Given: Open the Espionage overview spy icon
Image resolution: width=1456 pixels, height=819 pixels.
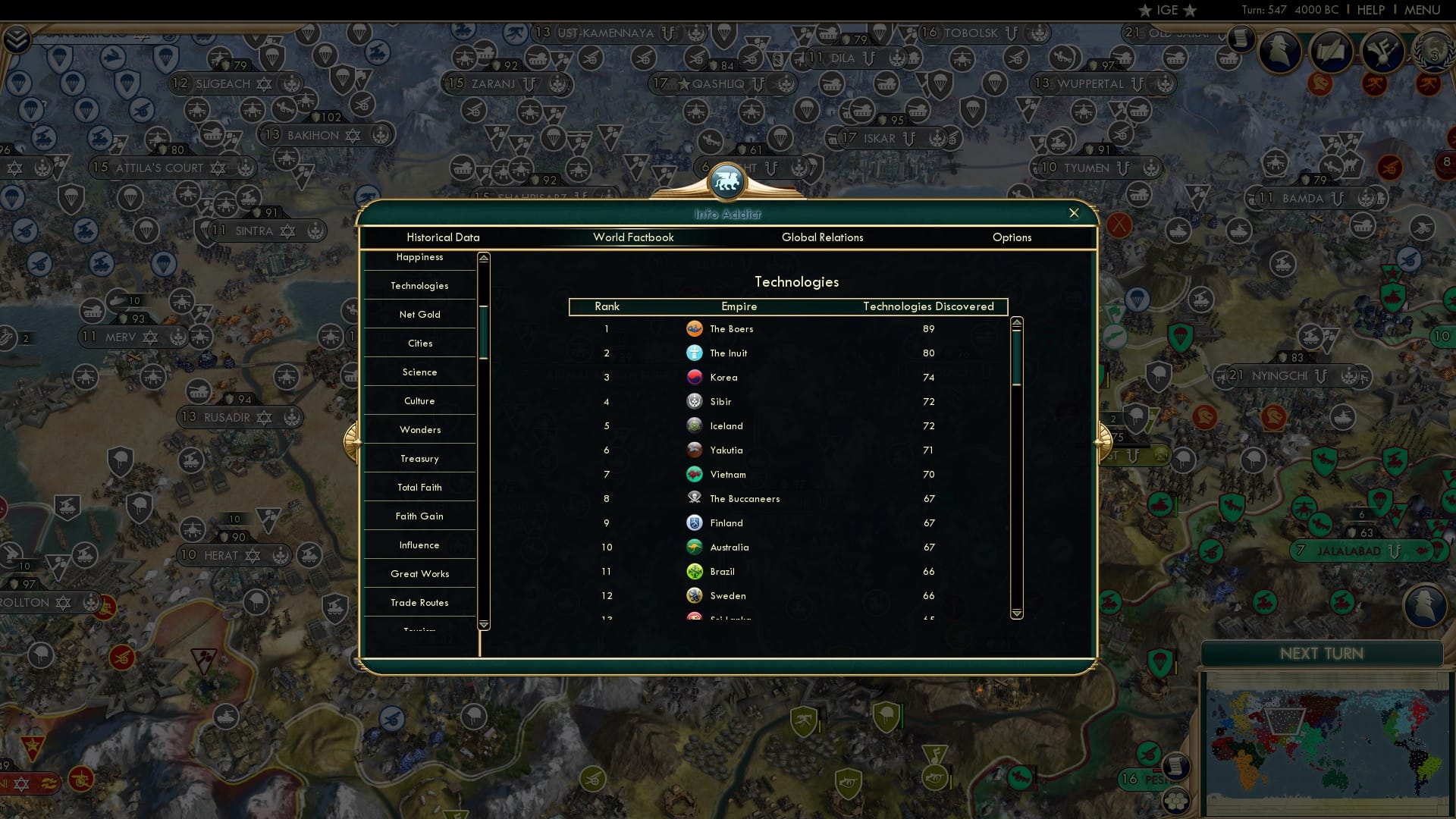Looking at the screenshot, I should [x=1280, y=52].
